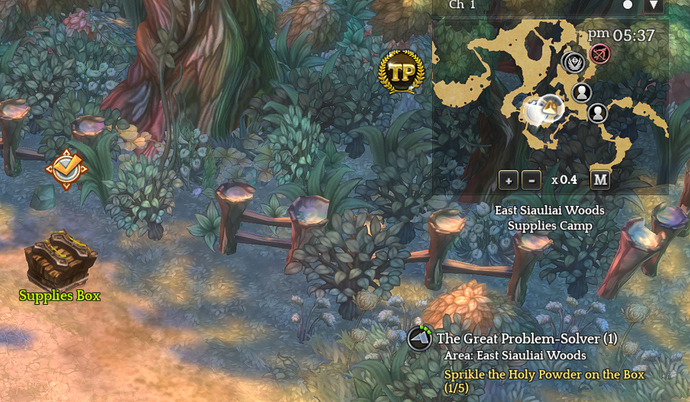Click the white dot beside channel arrow
Viewport: 690px width, 402px height.
pyautogui.click(x=628, y=5)
